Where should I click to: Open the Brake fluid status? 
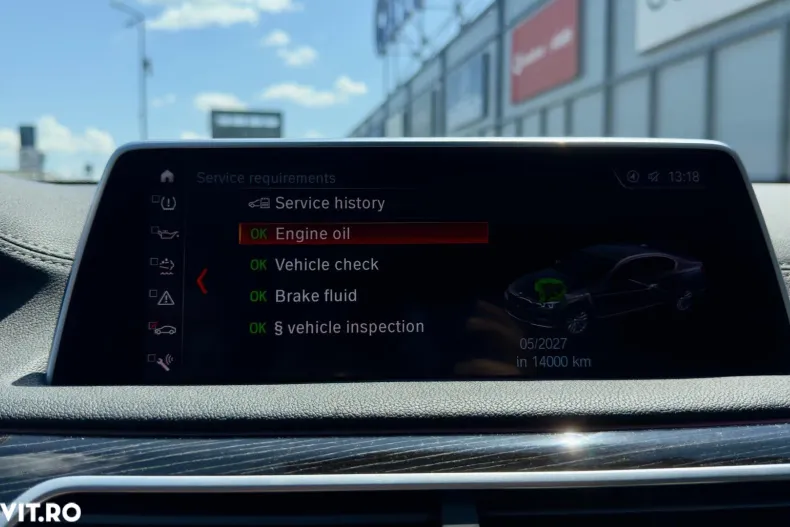(x=315, y=296)
